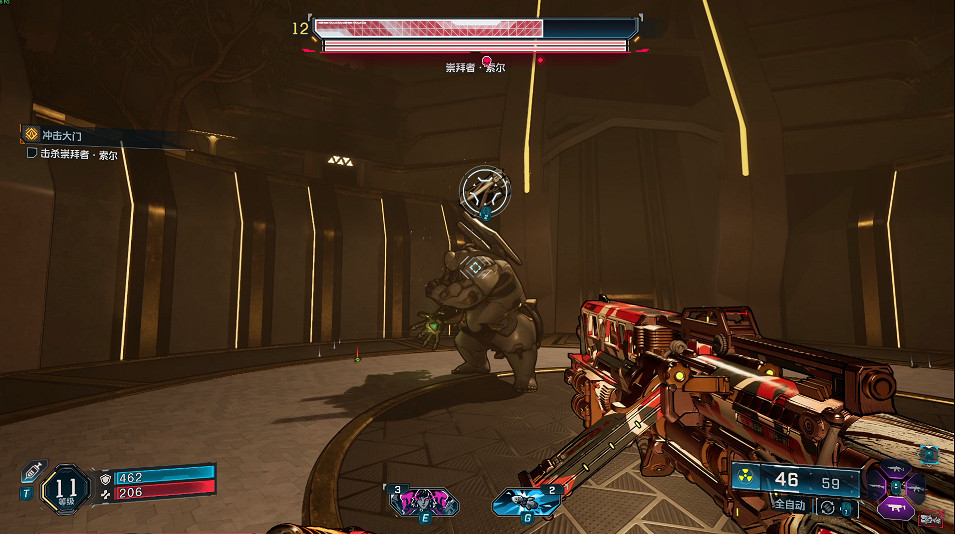Select the radiation element ammo icon
The width and height of the screenshot is (955, 534).
[745, 478]
